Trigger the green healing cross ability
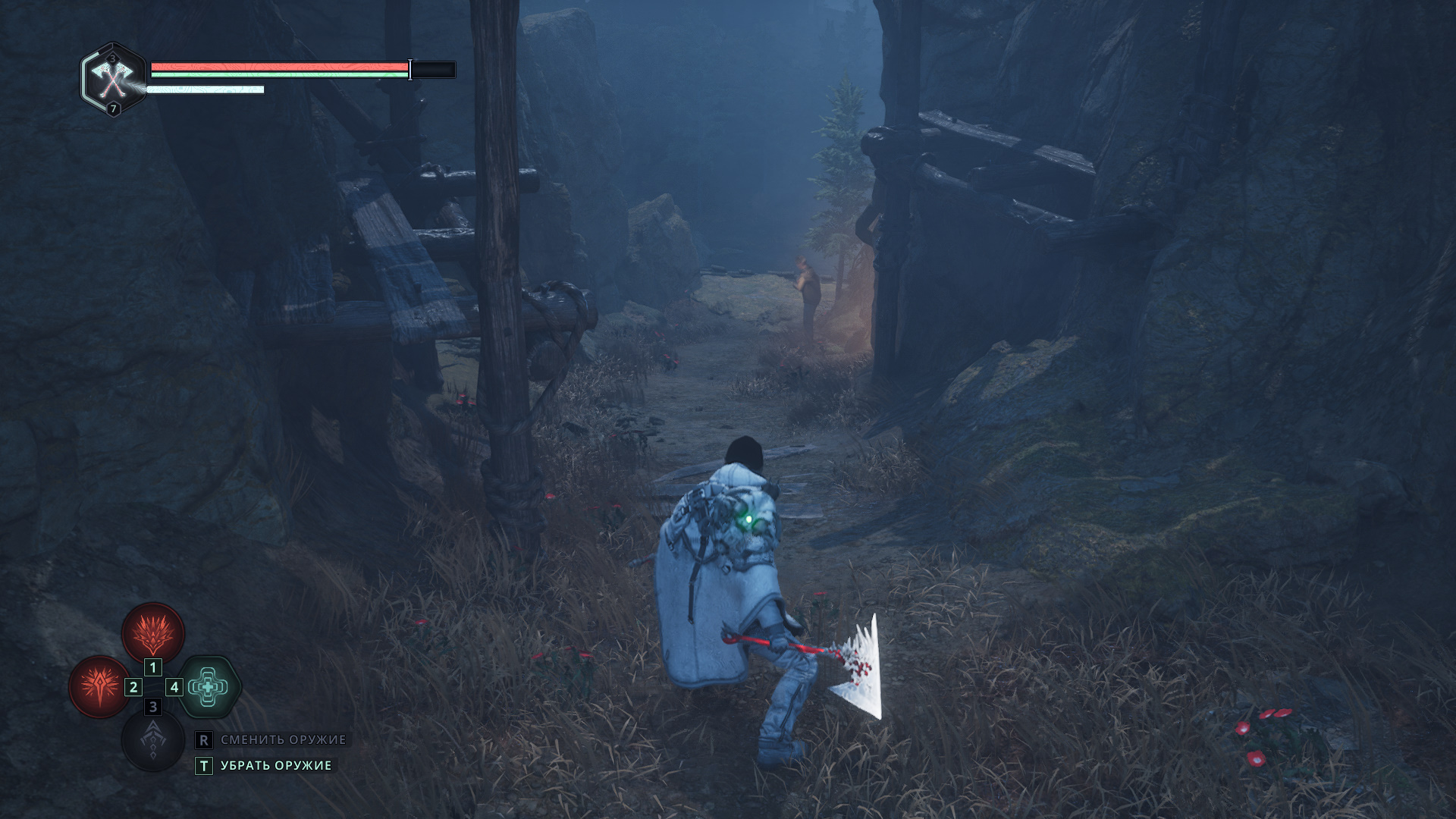 pyautogui.click(x=209, y=687)
